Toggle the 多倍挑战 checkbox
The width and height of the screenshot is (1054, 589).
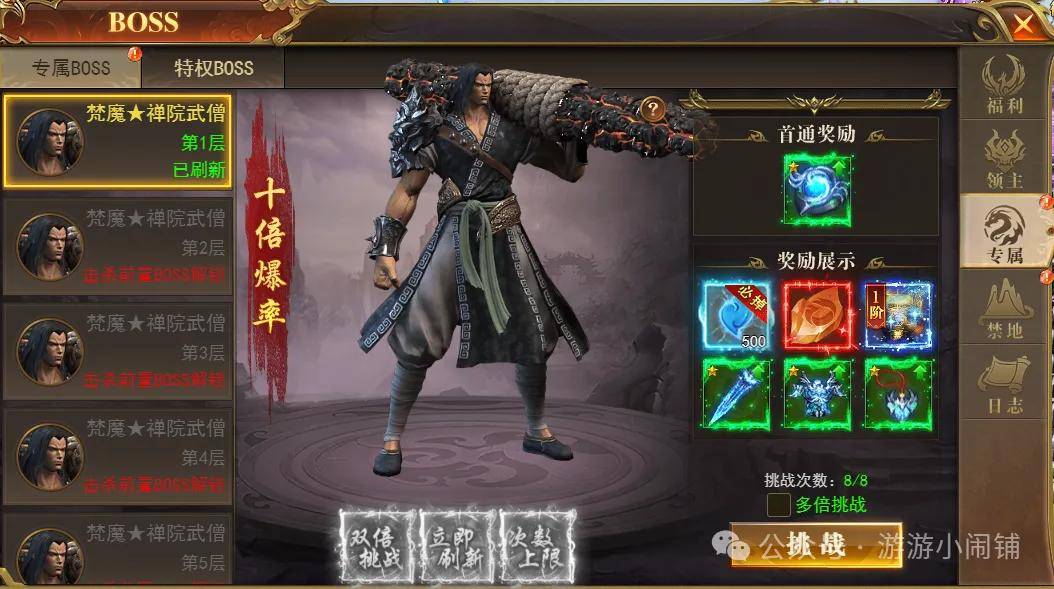click(778, 505)
